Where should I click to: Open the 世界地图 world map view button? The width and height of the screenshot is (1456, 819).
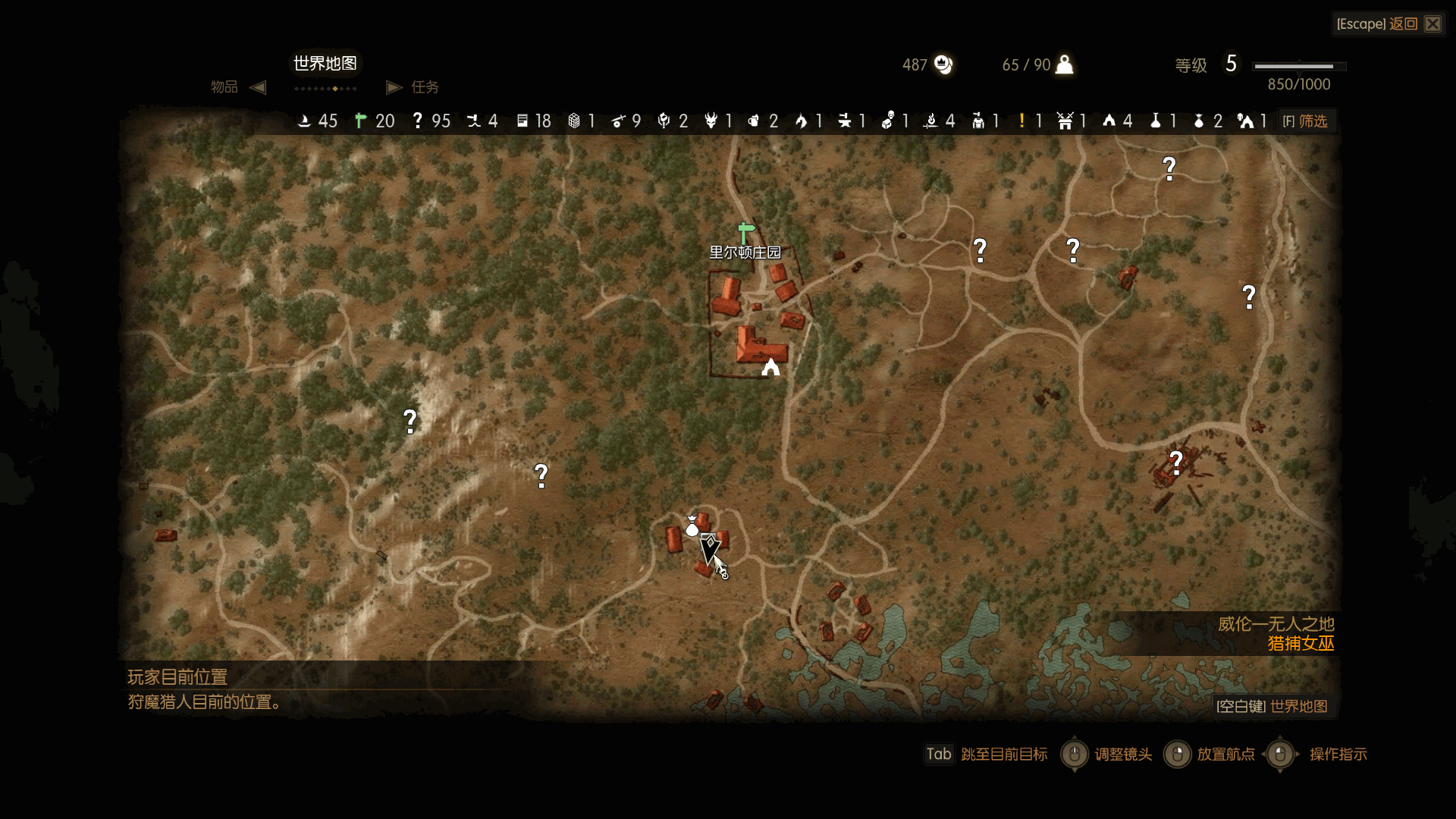coord(1272,707)
